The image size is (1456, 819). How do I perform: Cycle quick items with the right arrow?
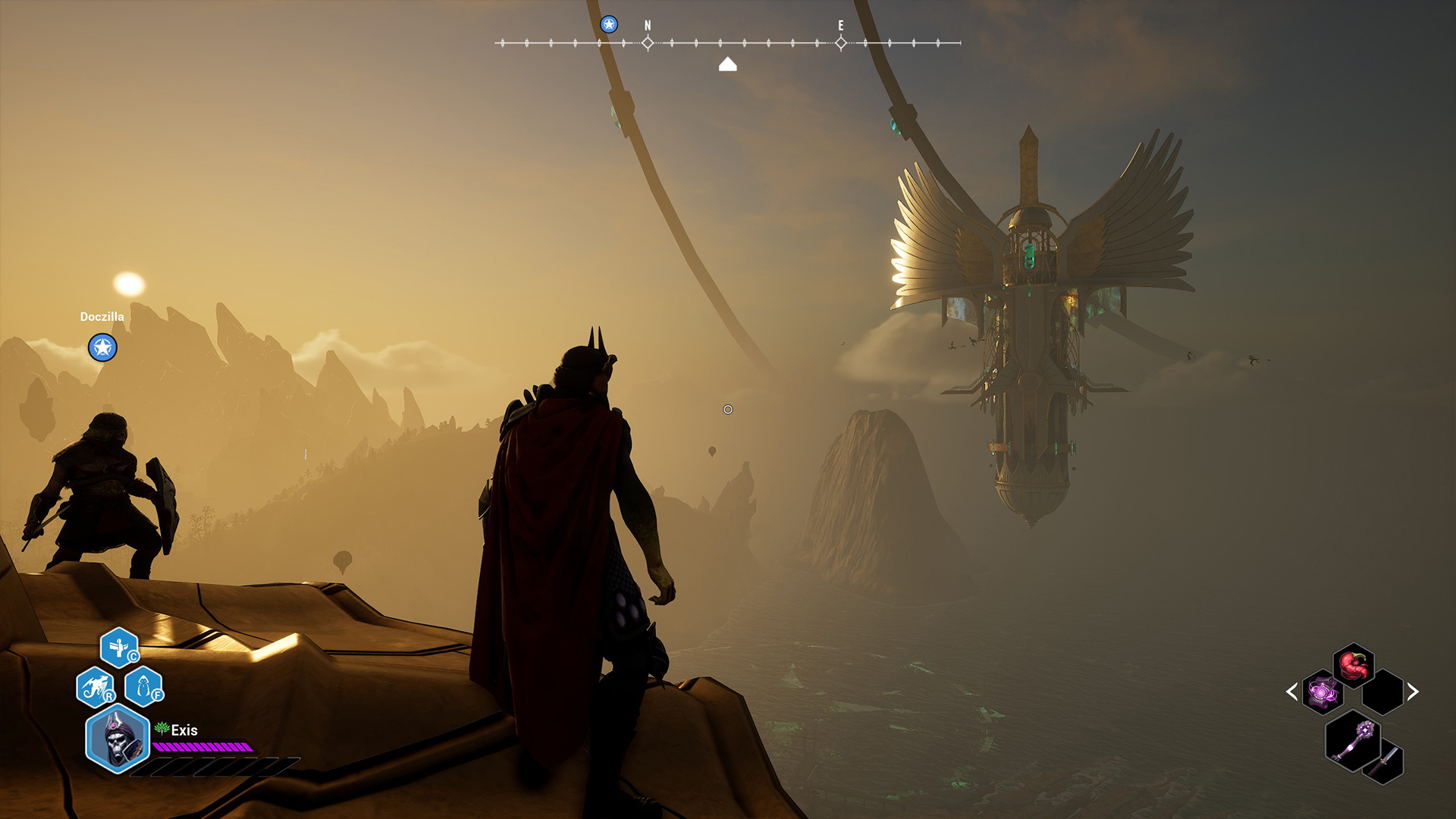click(x=1413, y=692)
